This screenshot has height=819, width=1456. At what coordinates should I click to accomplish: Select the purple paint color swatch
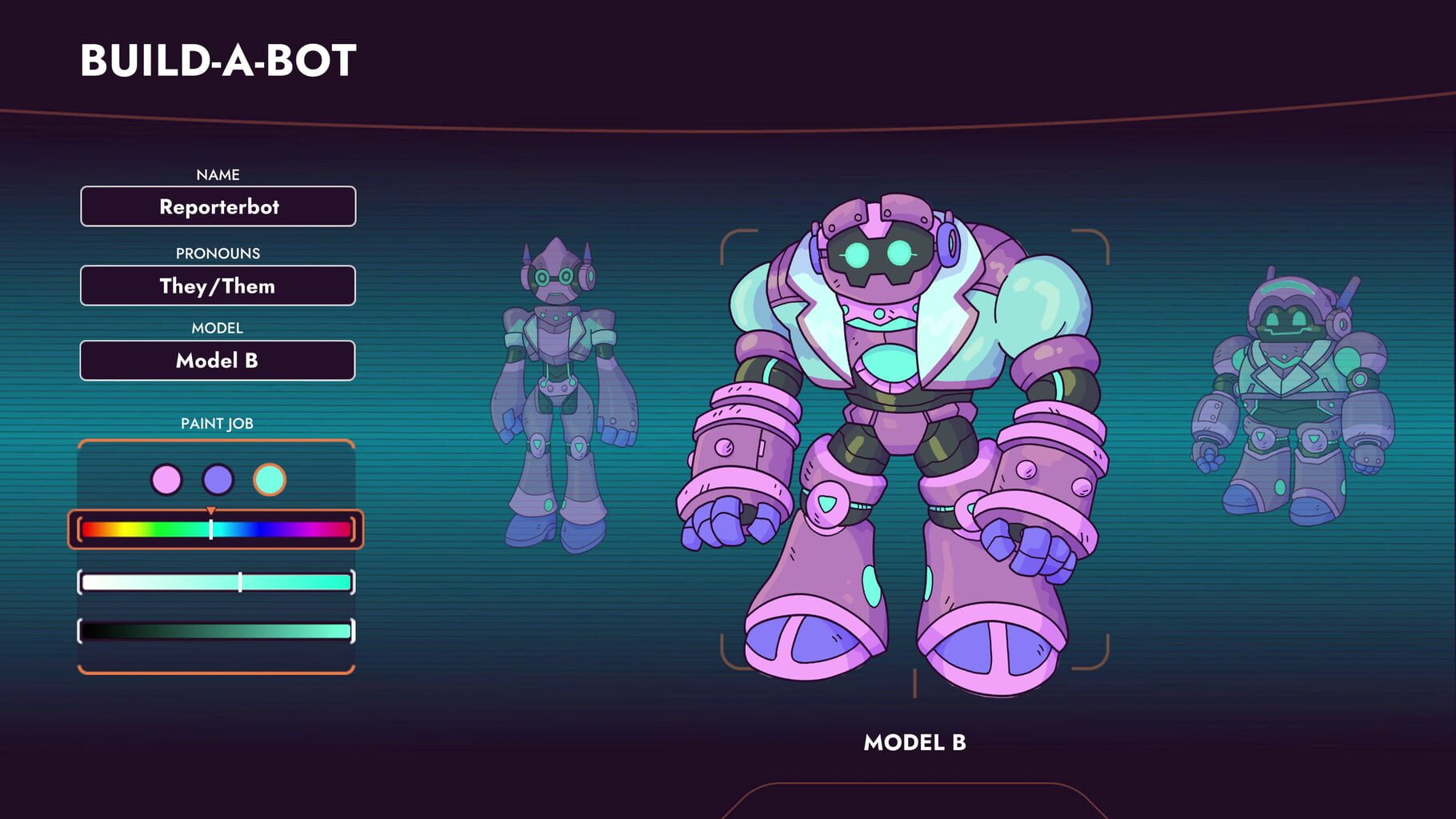[216, 481]
